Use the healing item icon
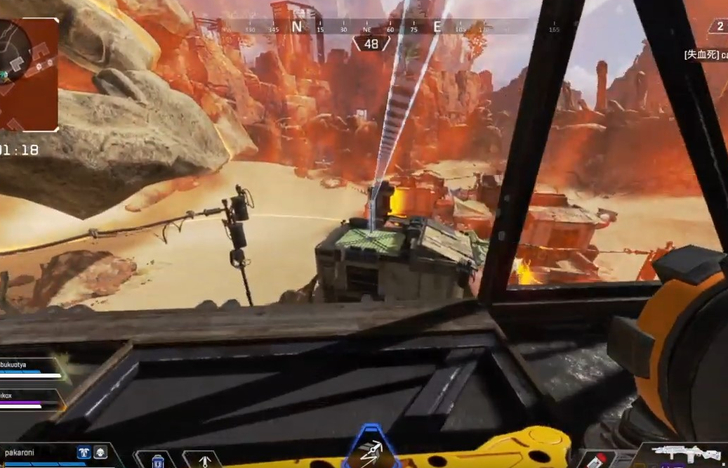The height and width of the screenshot is (468, 728). click(157, 460)
